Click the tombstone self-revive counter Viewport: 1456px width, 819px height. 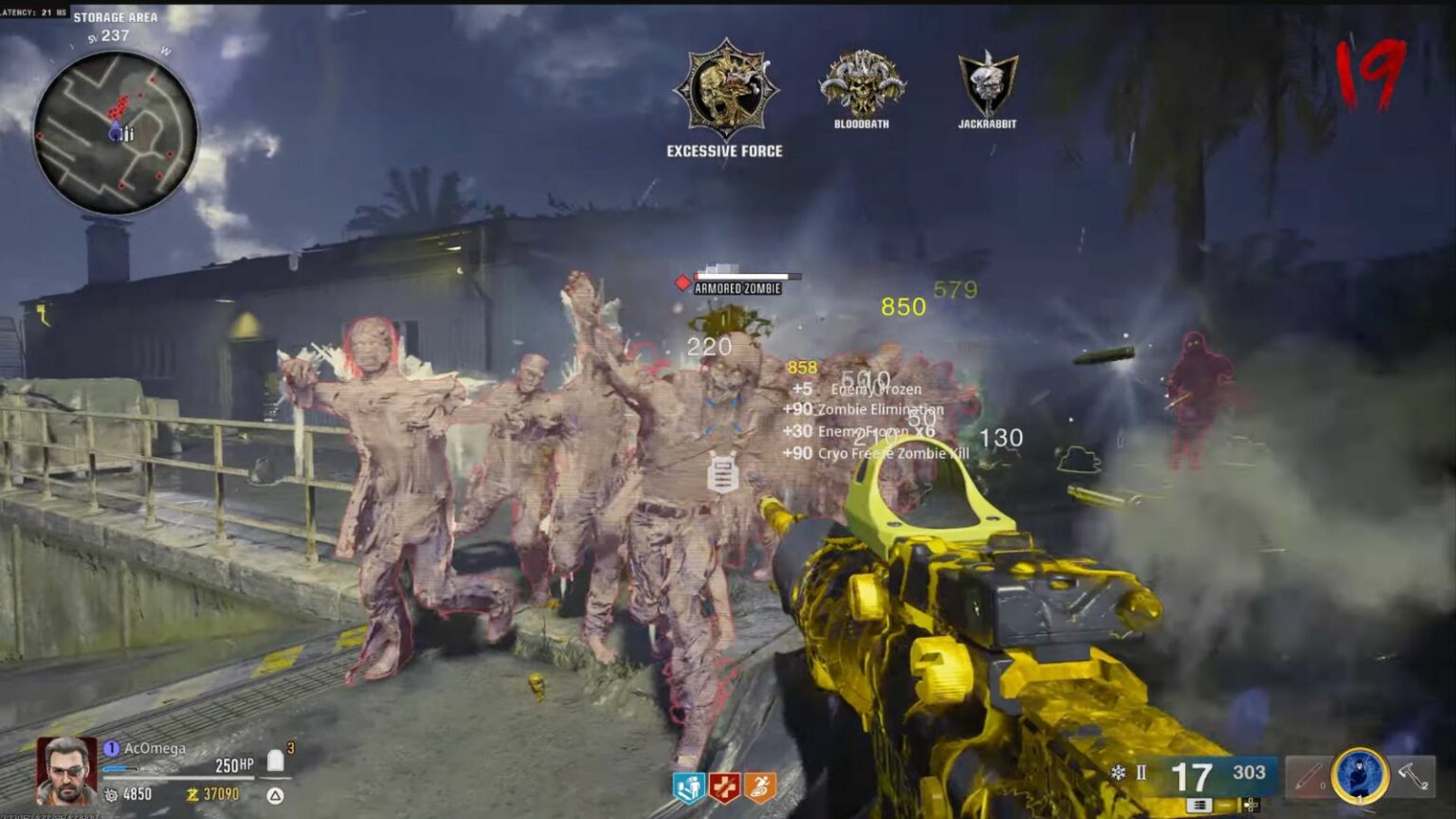(x=276, y=758)
